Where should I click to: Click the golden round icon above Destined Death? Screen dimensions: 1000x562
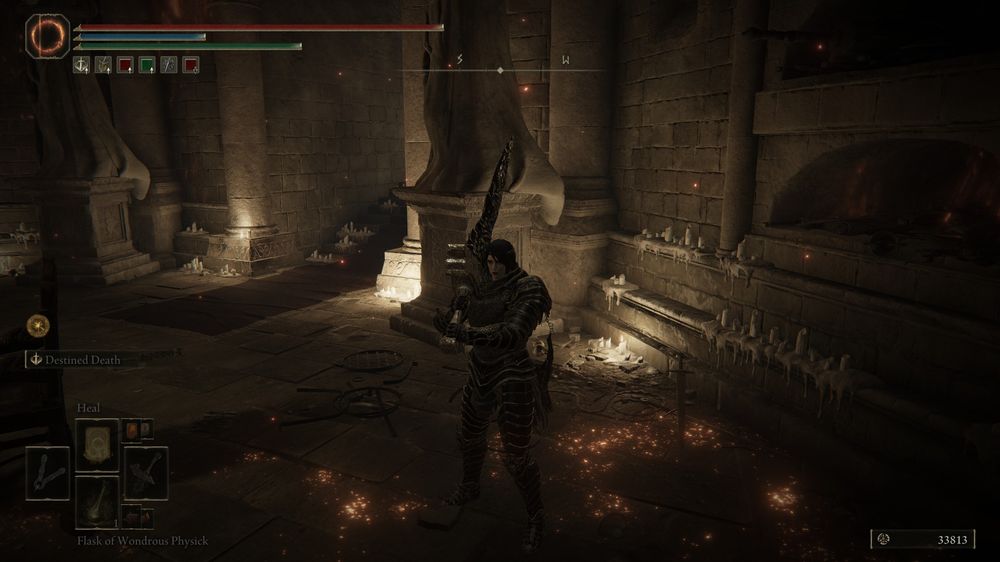(x=40, y=324)
